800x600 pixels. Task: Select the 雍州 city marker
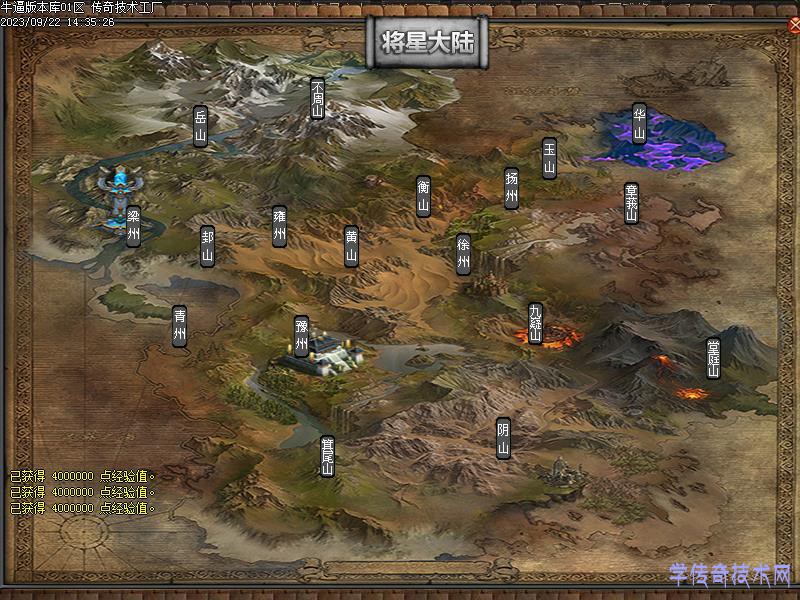point(279,226)
